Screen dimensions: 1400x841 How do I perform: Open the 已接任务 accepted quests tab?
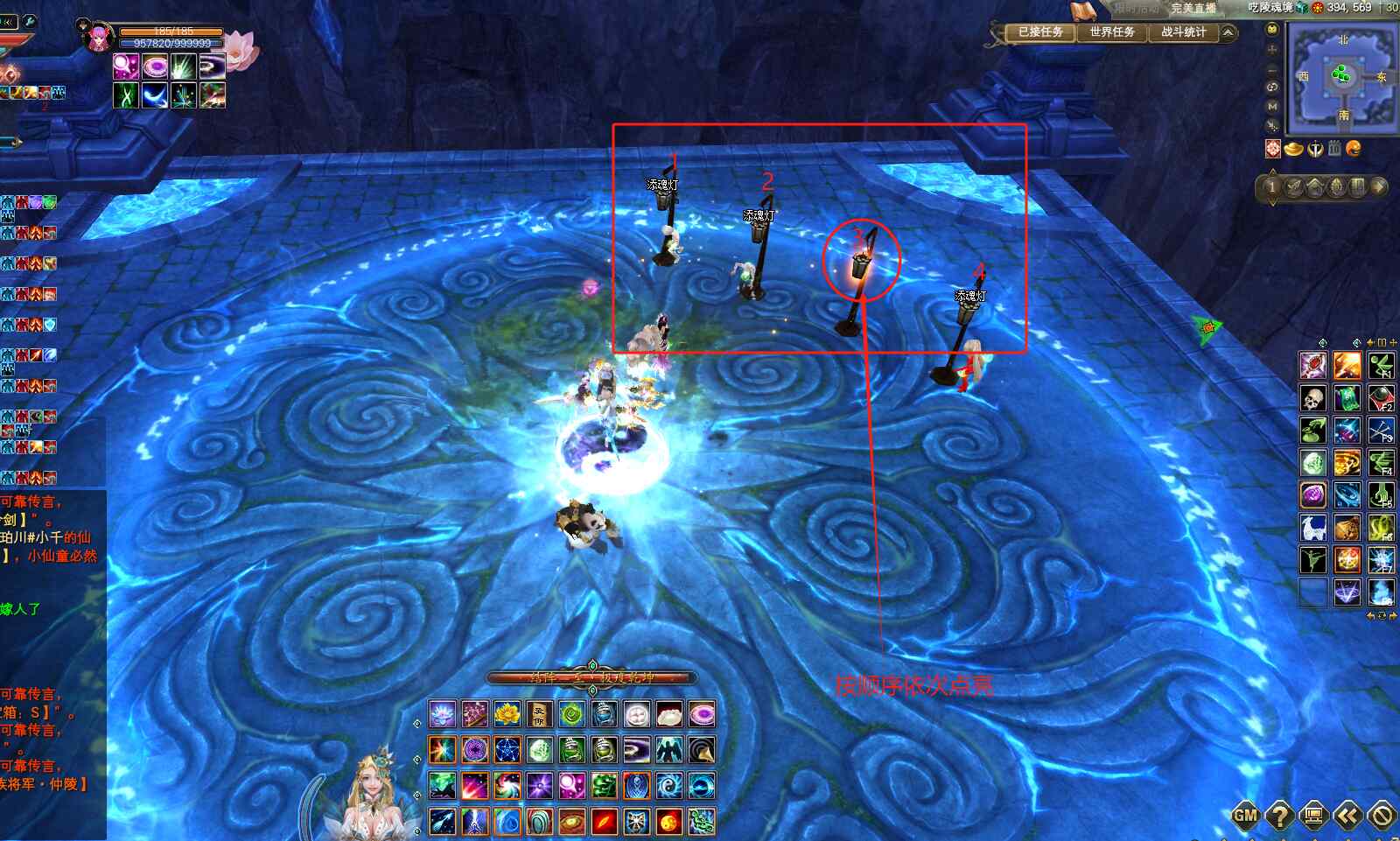click(1039, 32)
